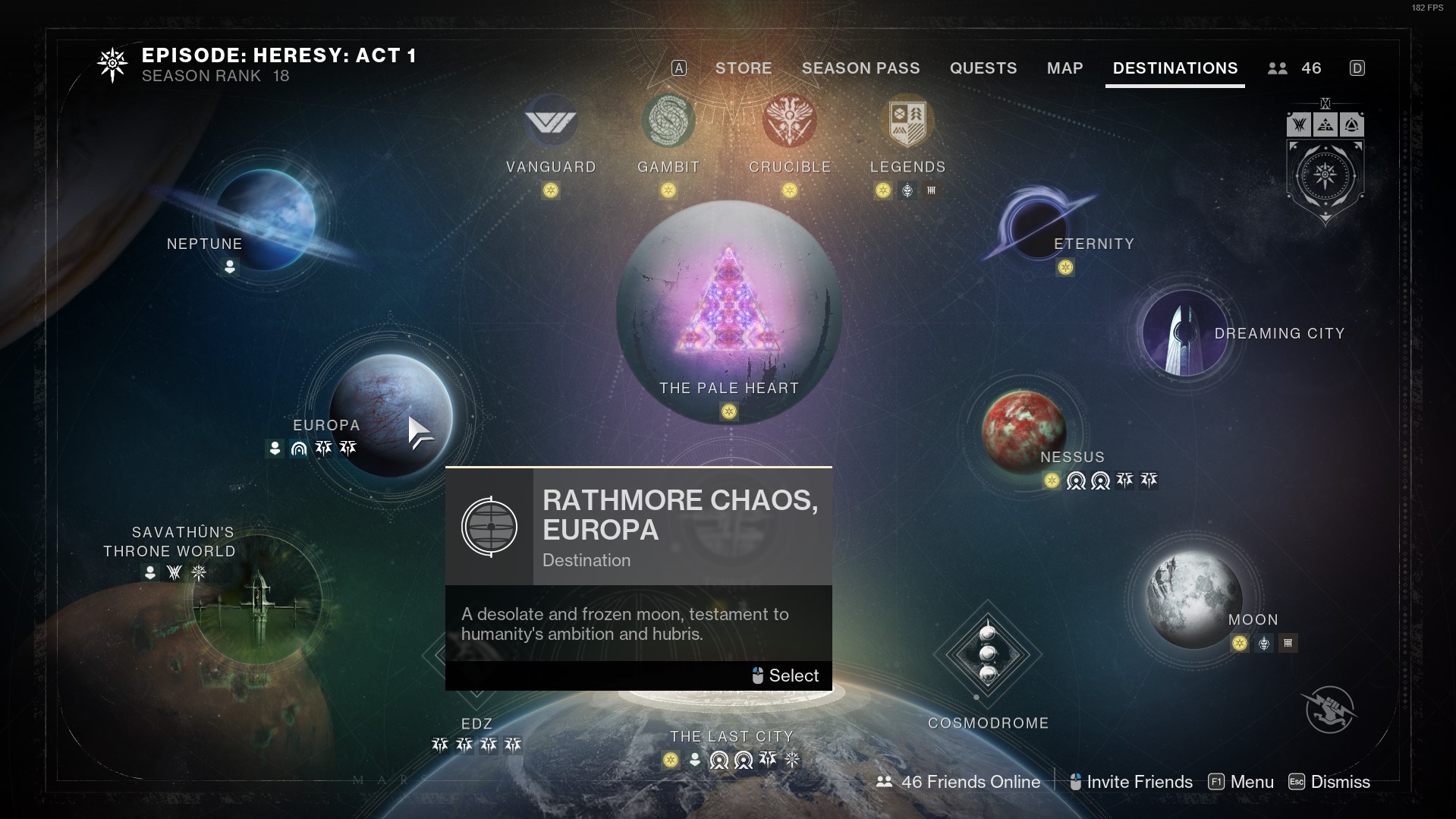Viewport: 1456px width, 819px height.
Task: Open the friends roster showing 46
Action: [x=1294, y=68]
